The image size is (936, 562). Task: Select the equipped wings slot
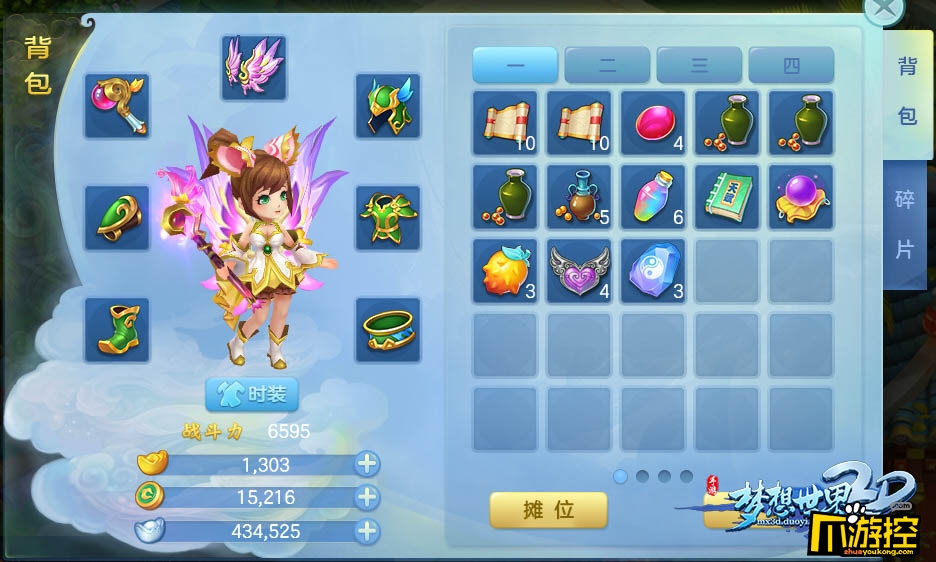point(253,67)
